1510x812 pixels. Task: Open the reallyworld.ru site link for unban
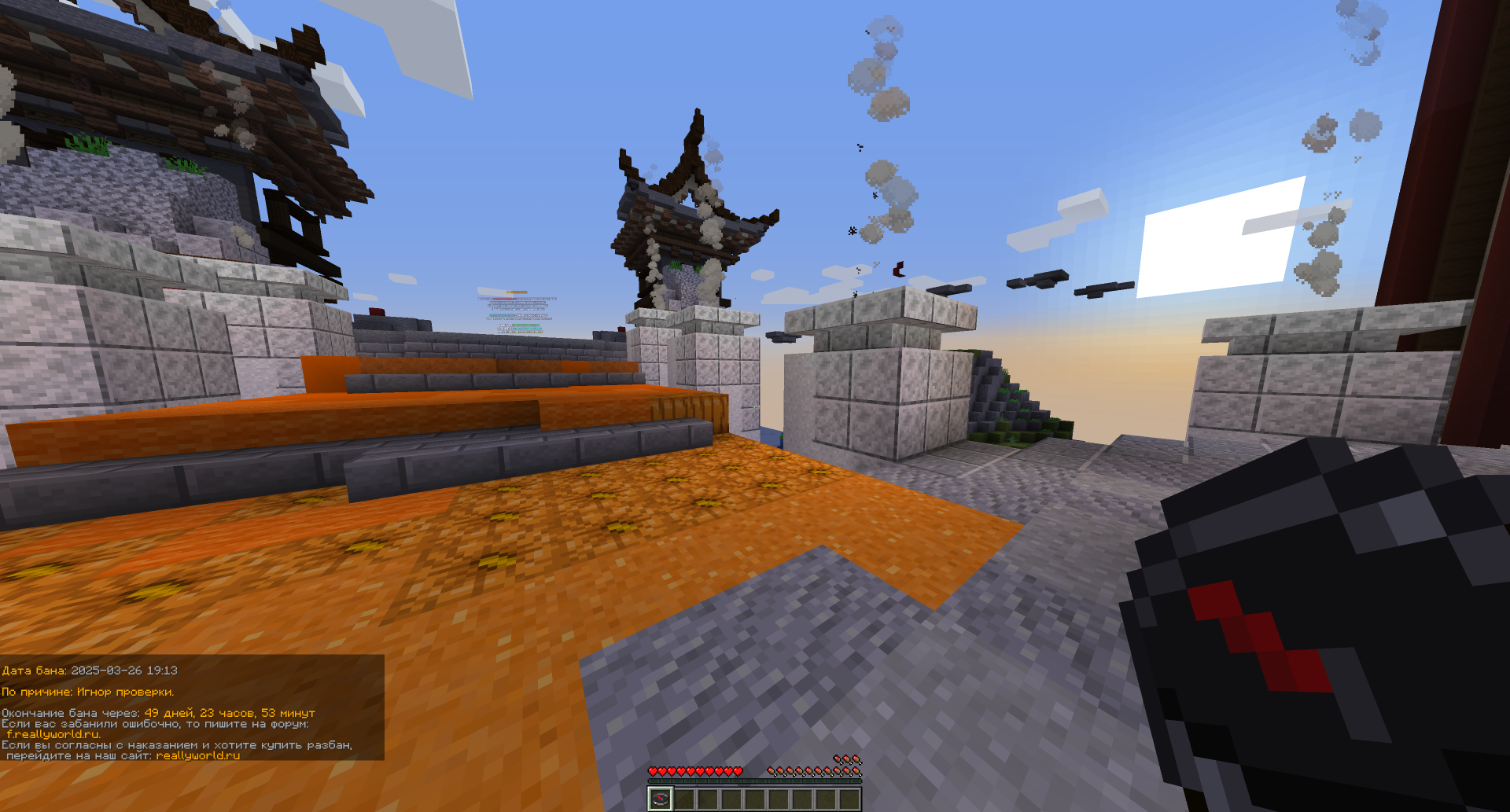tap(197, 755)
